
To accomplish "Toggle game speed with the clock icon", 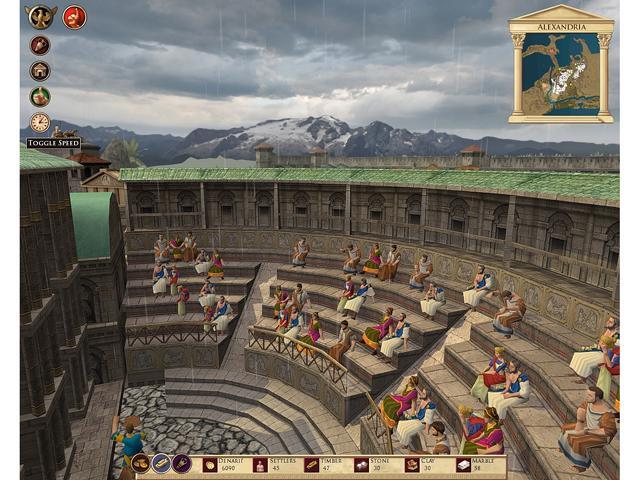I will pyautogui.click(x=40, y=123).
